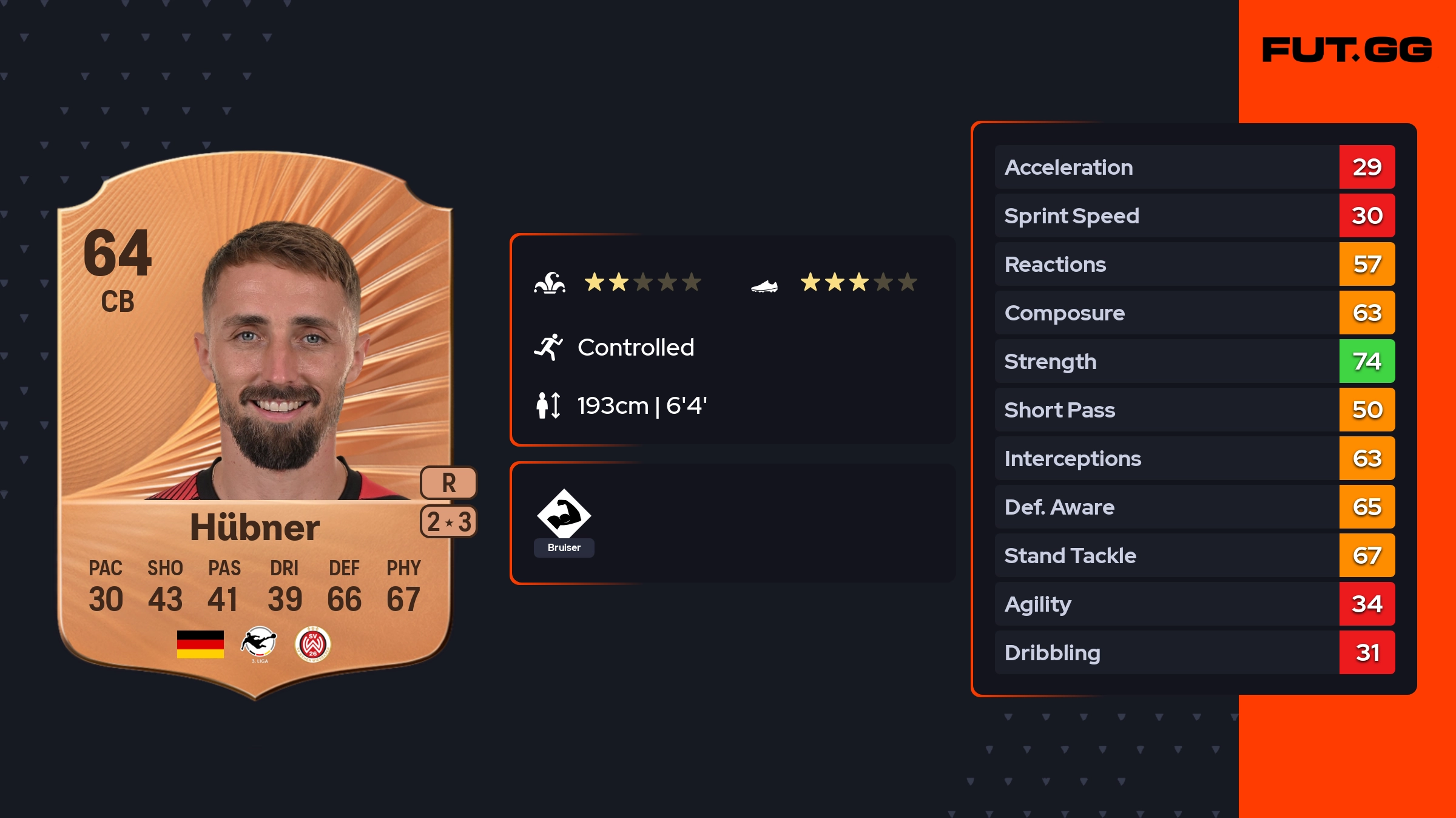The width and height of the screenshot is (1456, 818).
Task: Choose the red club crest on the card
Action: coord(312,644)
